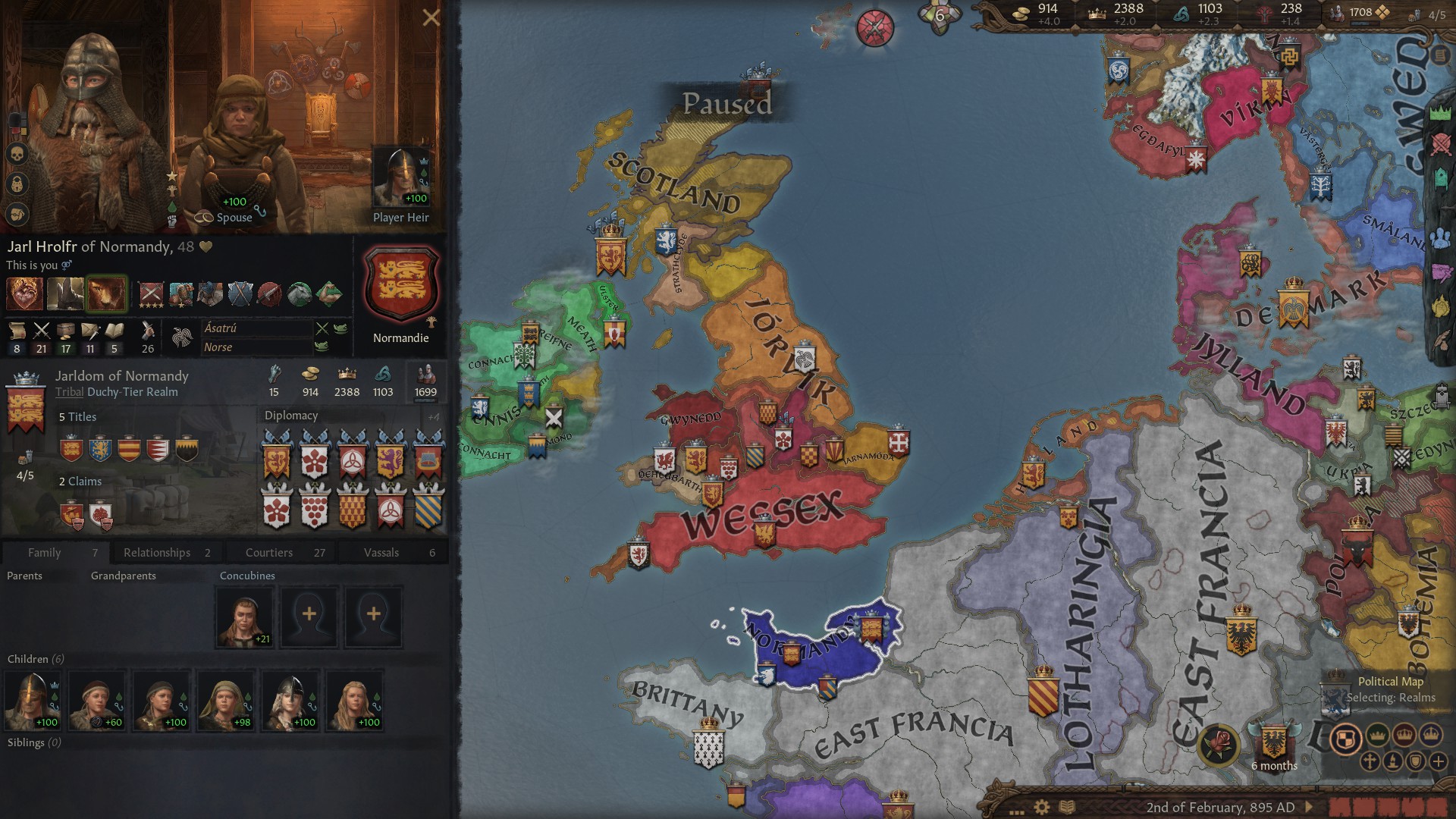
Task: Select the Realms political map mode shield
Action: tap(1345, 739)
